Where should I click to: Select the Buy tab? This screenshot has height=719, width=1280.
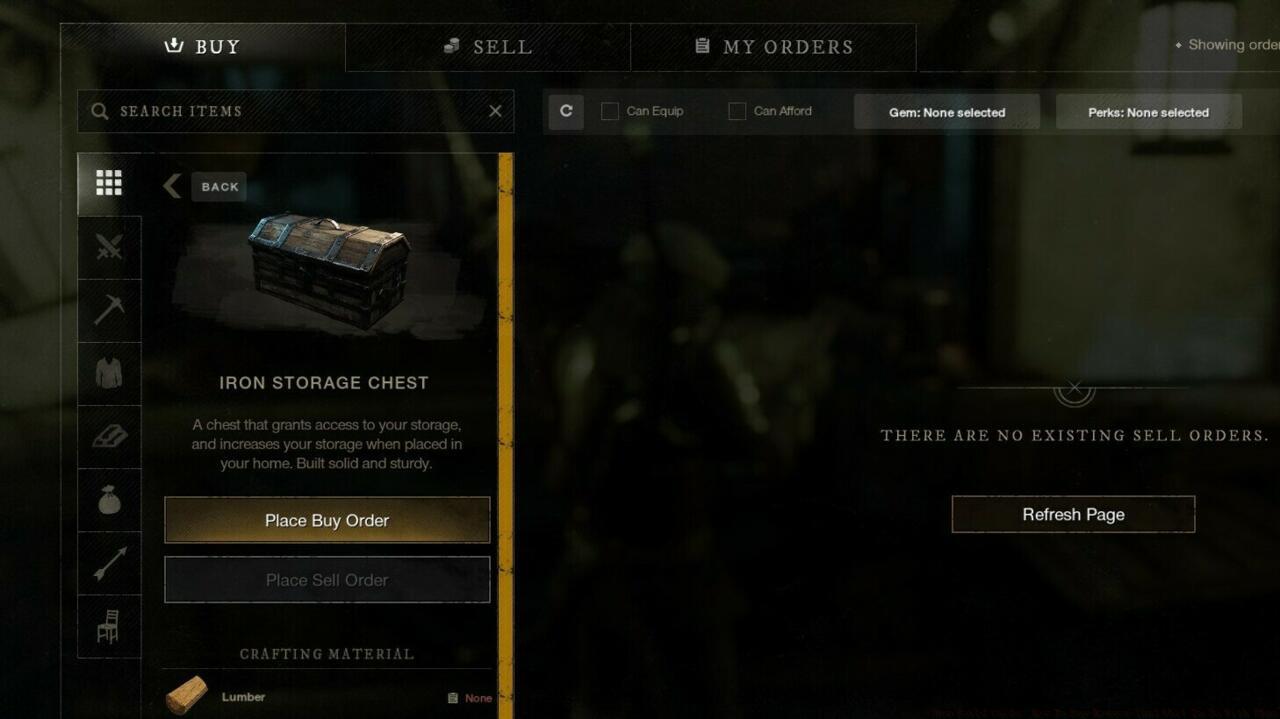point(203,47)
